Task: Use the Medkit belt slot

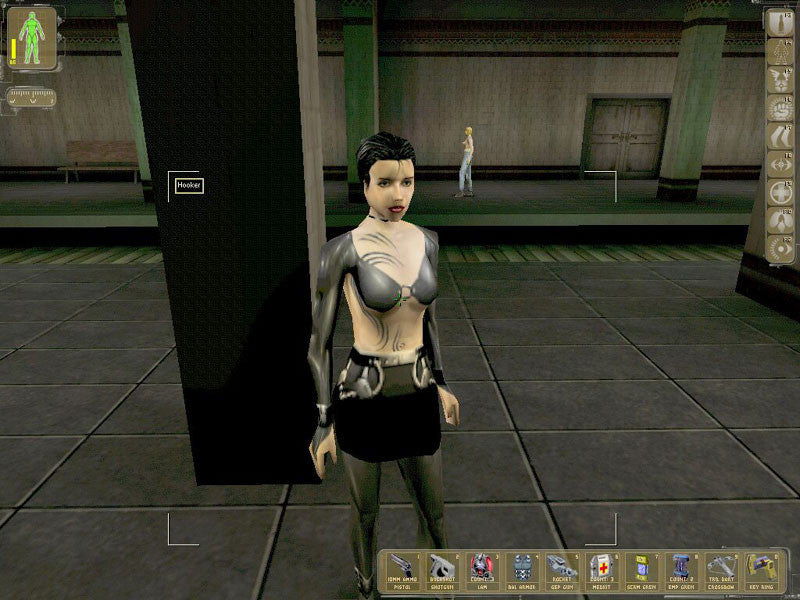Action: (x=601, y=571)
